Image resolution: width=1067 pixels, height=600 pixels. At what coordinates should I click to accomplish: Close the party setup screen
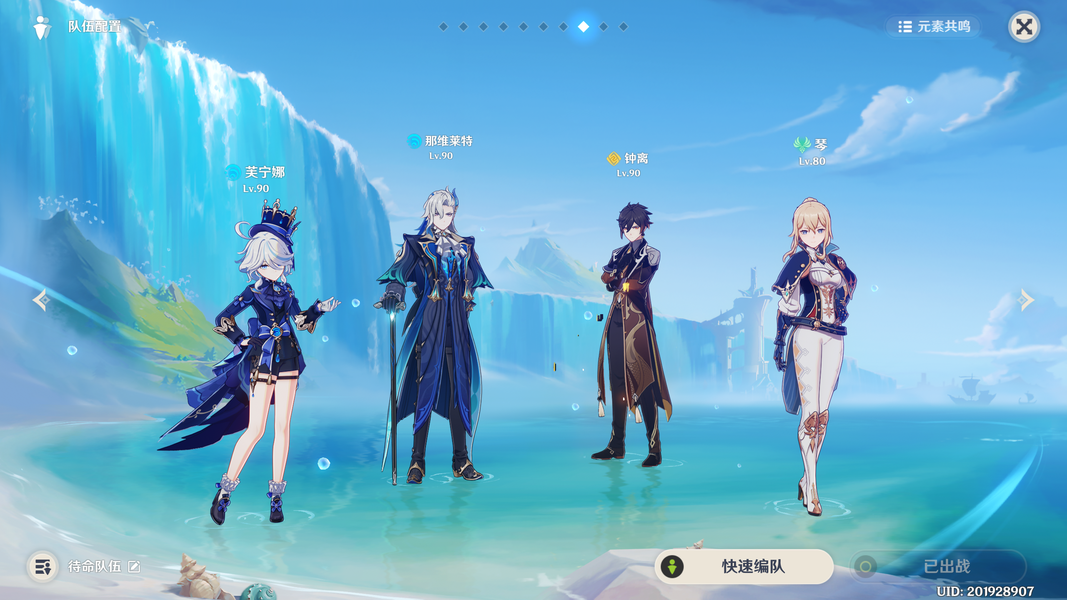click(1023, 27)
